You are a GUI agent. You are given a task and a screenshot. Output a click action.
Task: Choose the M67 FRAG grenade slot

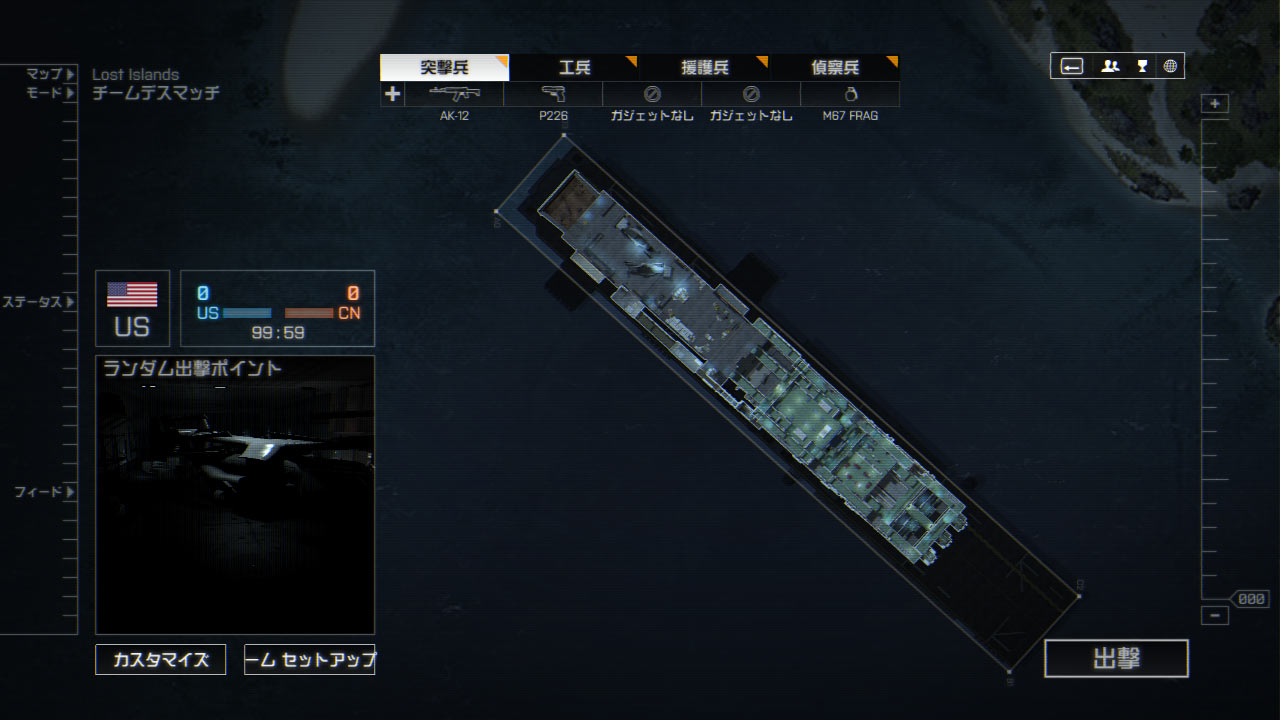click(850, 95)
